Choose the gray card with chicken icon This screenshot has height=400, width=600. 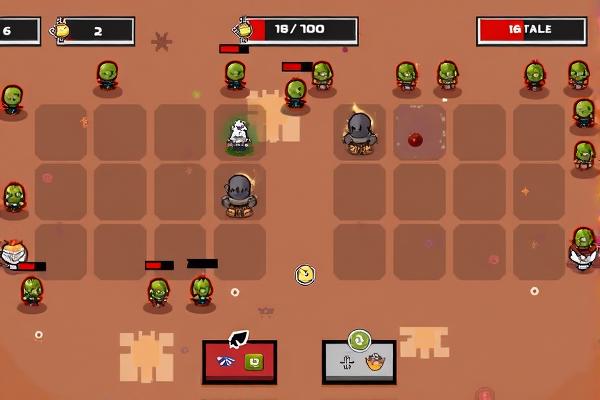pos(359,362)
